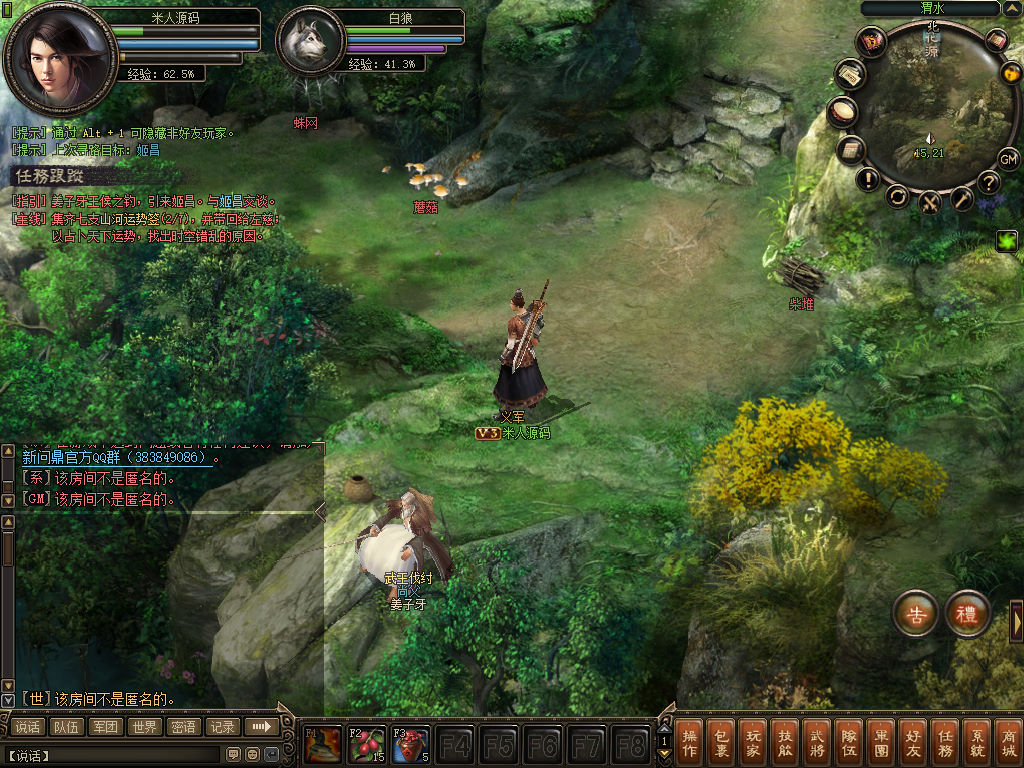Open the 记录 chat record tab
Viewport: 1024px width, 768px height.
tap(221, 727)
